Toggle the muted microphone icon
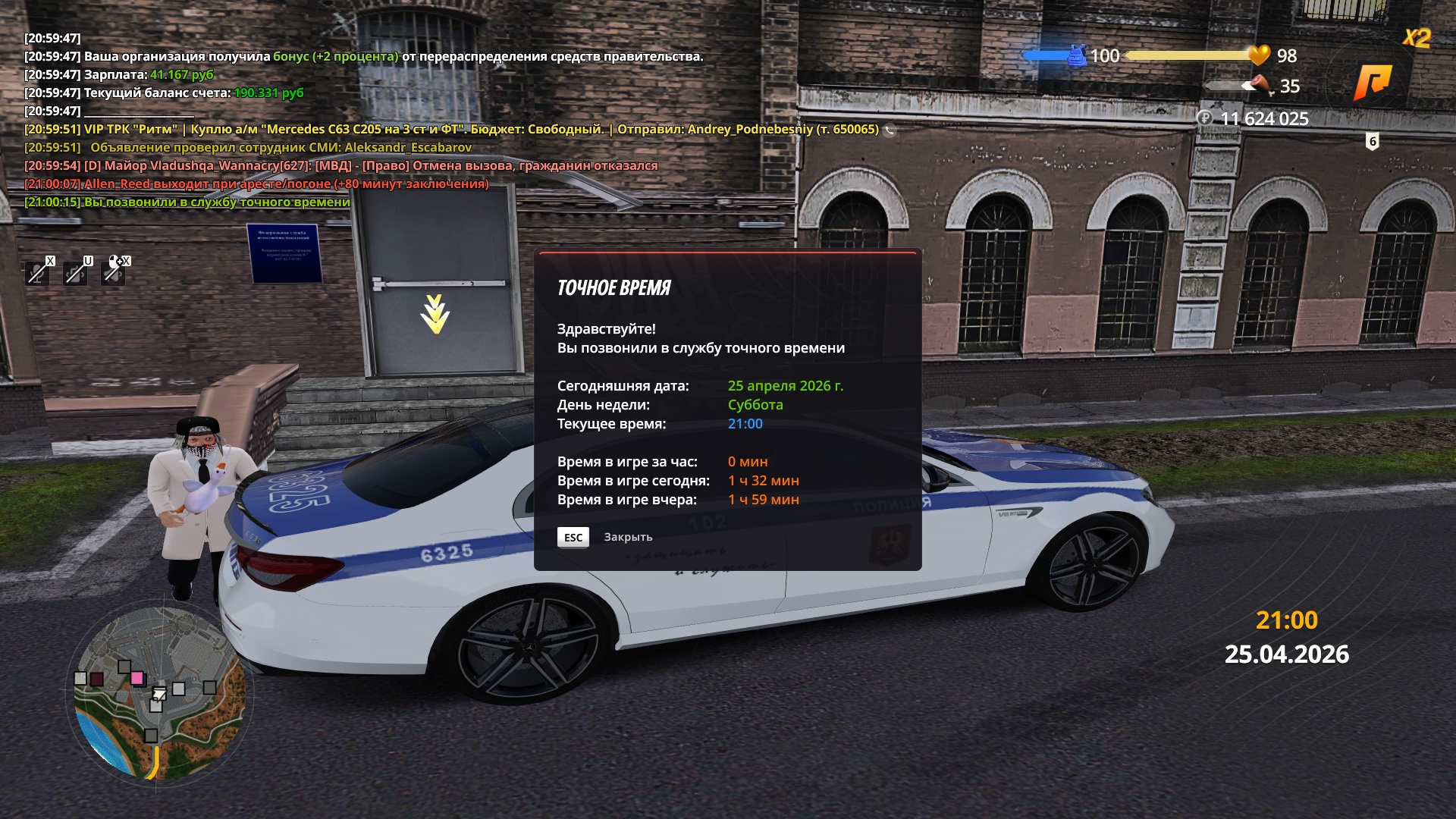The image size is (1456, 819). point(38,271)
